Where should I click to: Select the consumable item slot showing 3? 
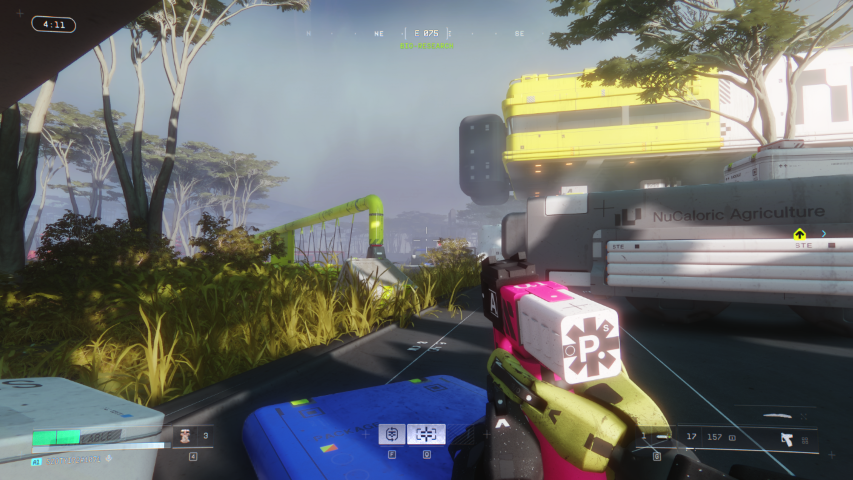(191, 436)
